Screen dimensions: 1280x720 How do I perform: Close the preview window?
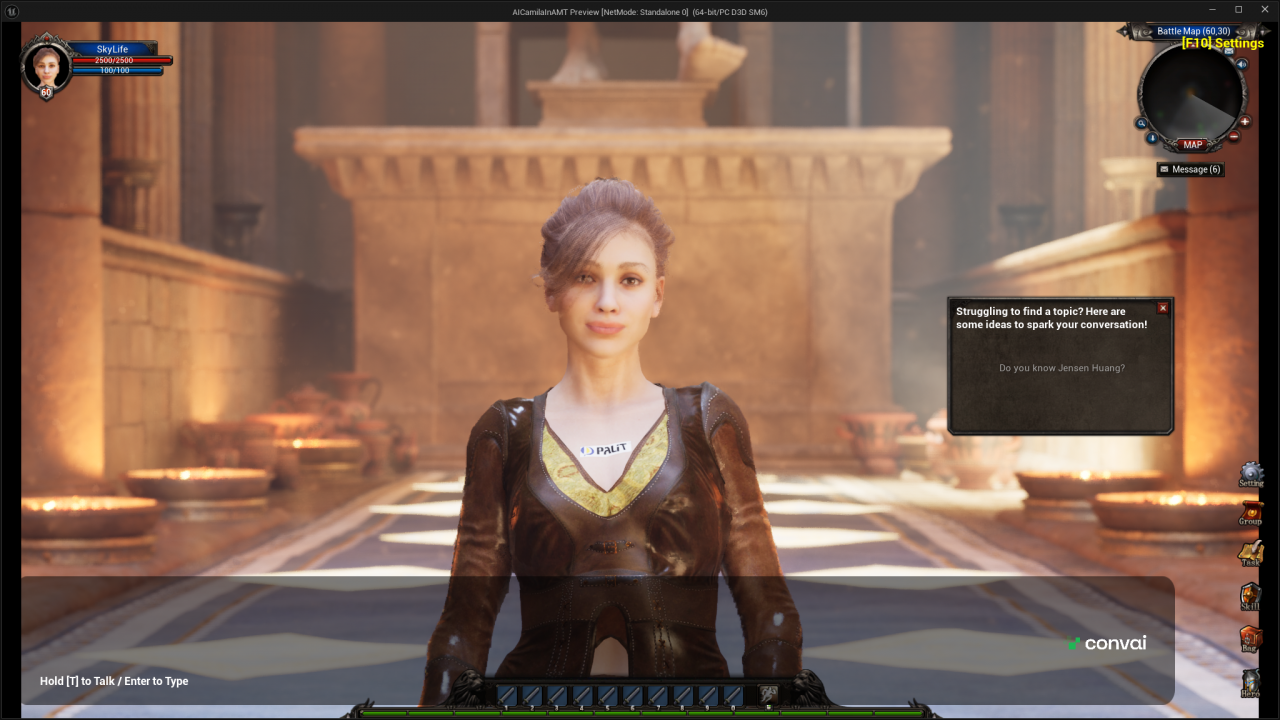pyautogui.click(x=1264, y=10)
